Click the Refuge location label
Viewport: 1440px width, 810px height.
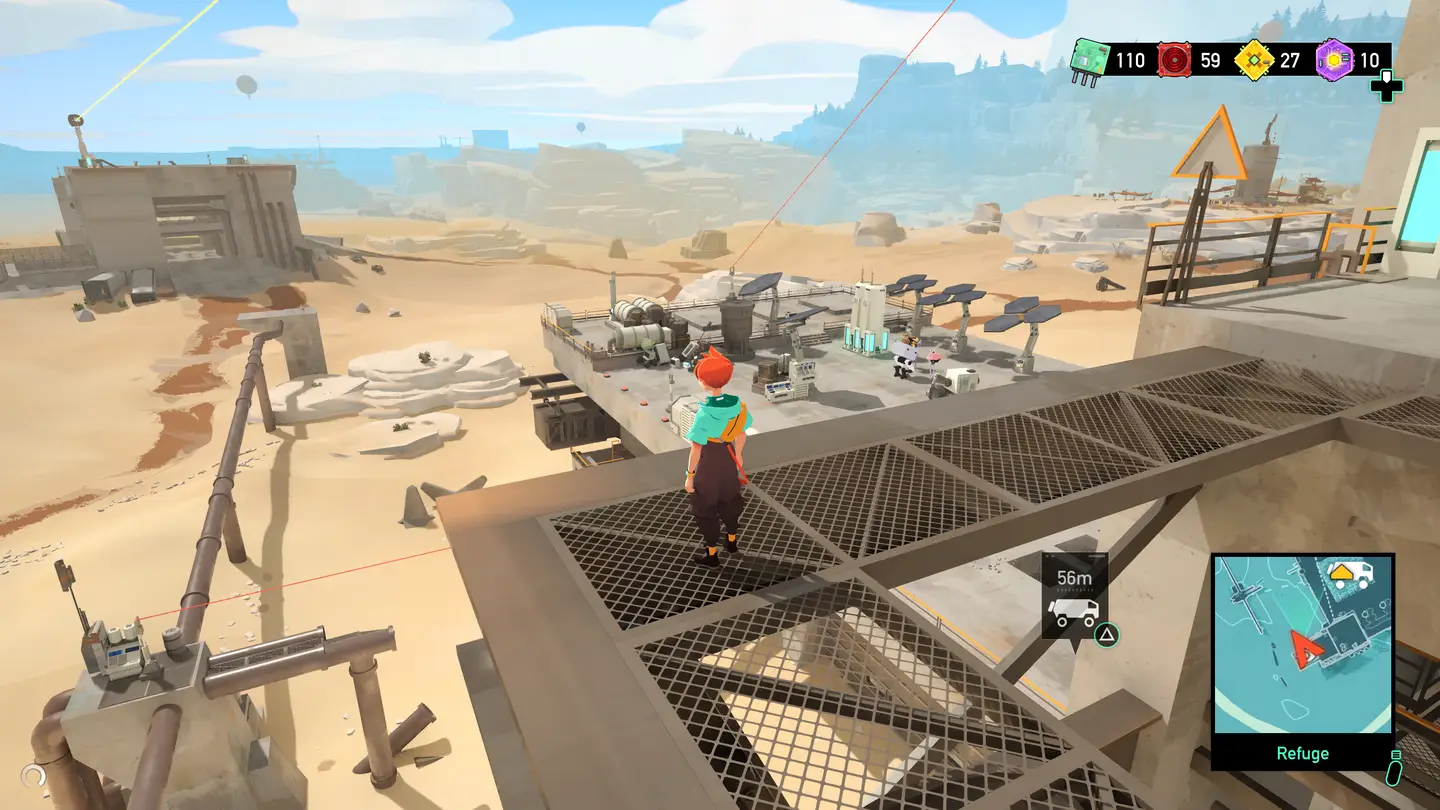1302,753
